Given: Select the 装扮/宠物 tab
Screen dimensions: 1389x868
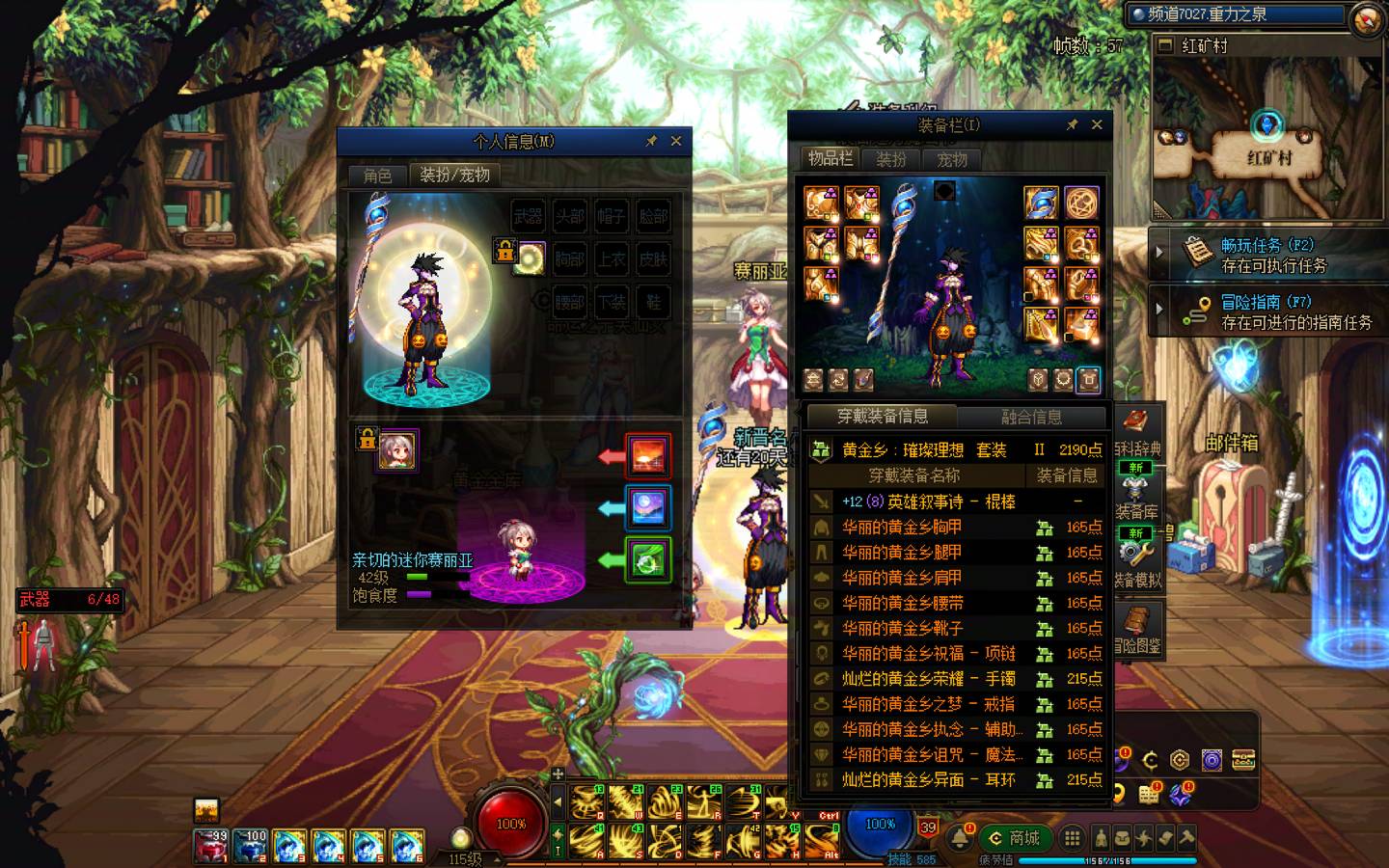Looking at the screenshot, I should click(x=454, y=175).
